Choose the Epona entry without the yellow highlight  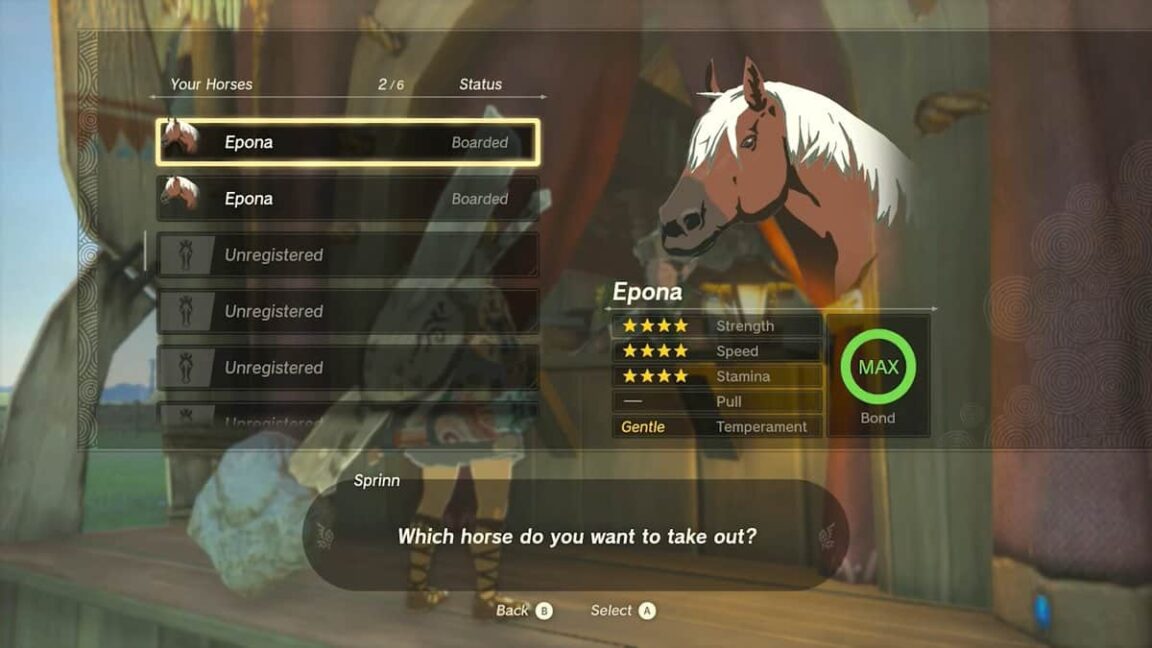coord(348,198)
